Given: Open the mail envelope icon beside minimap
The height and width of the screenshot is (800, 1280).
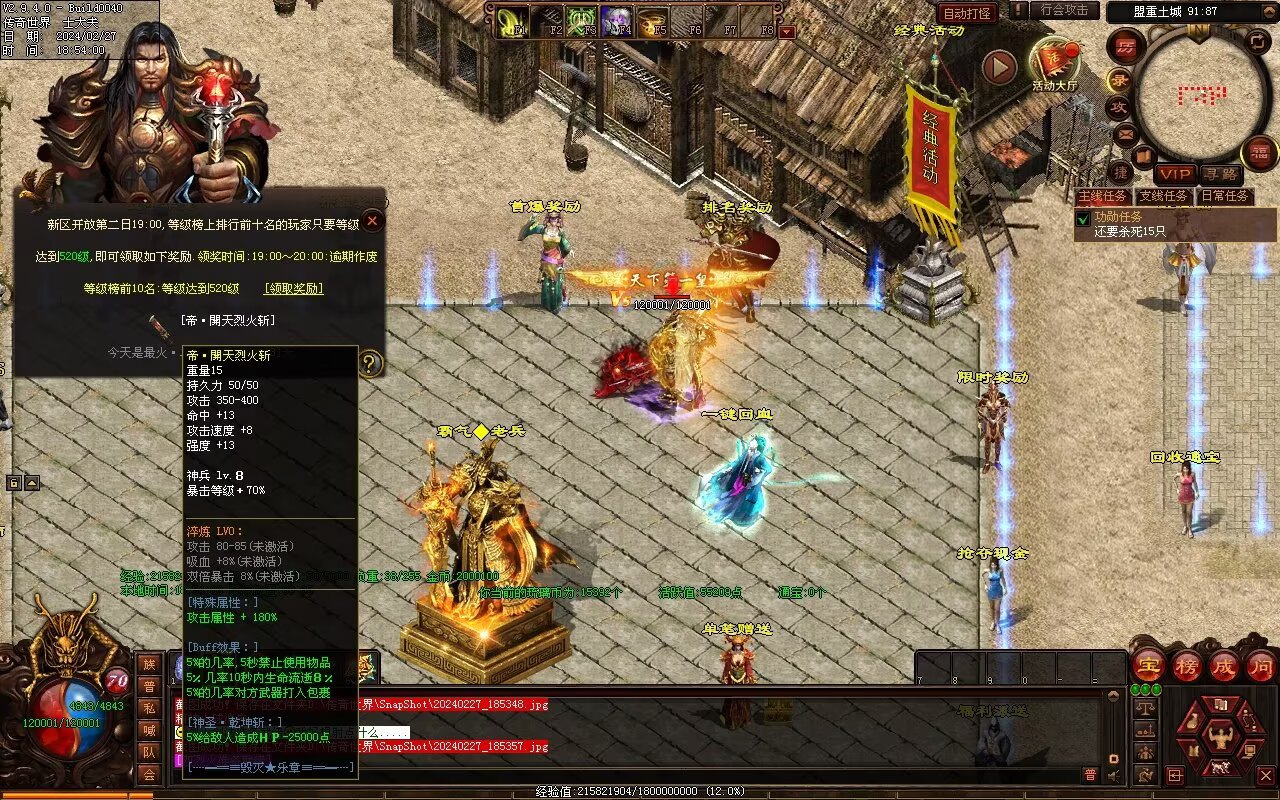Looking at the screenshot, I should 1125,133.
